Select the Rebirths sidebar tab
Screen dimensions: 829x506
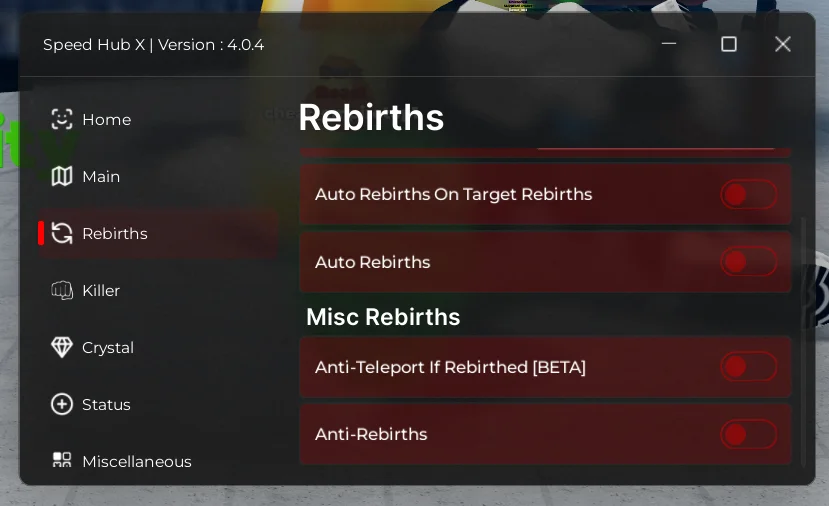[x=114, y=234]
